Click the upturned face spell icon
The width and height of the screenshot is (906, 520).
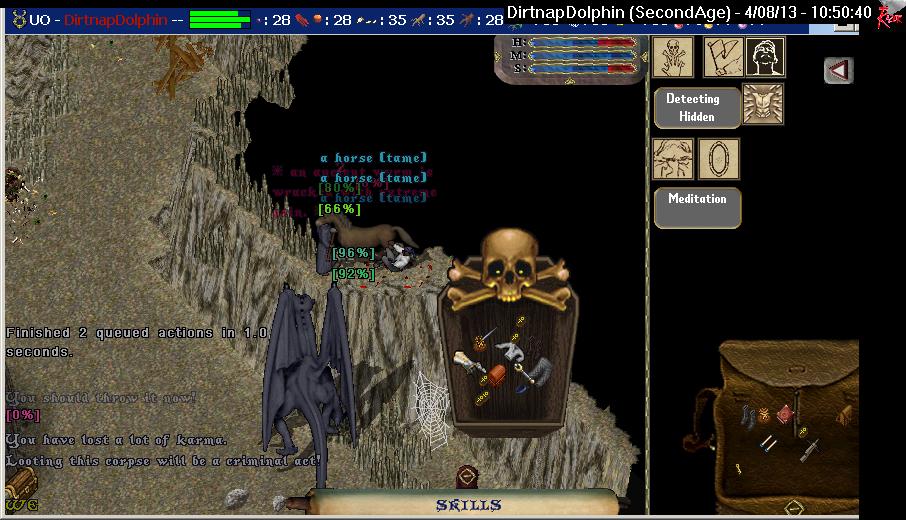766,57
